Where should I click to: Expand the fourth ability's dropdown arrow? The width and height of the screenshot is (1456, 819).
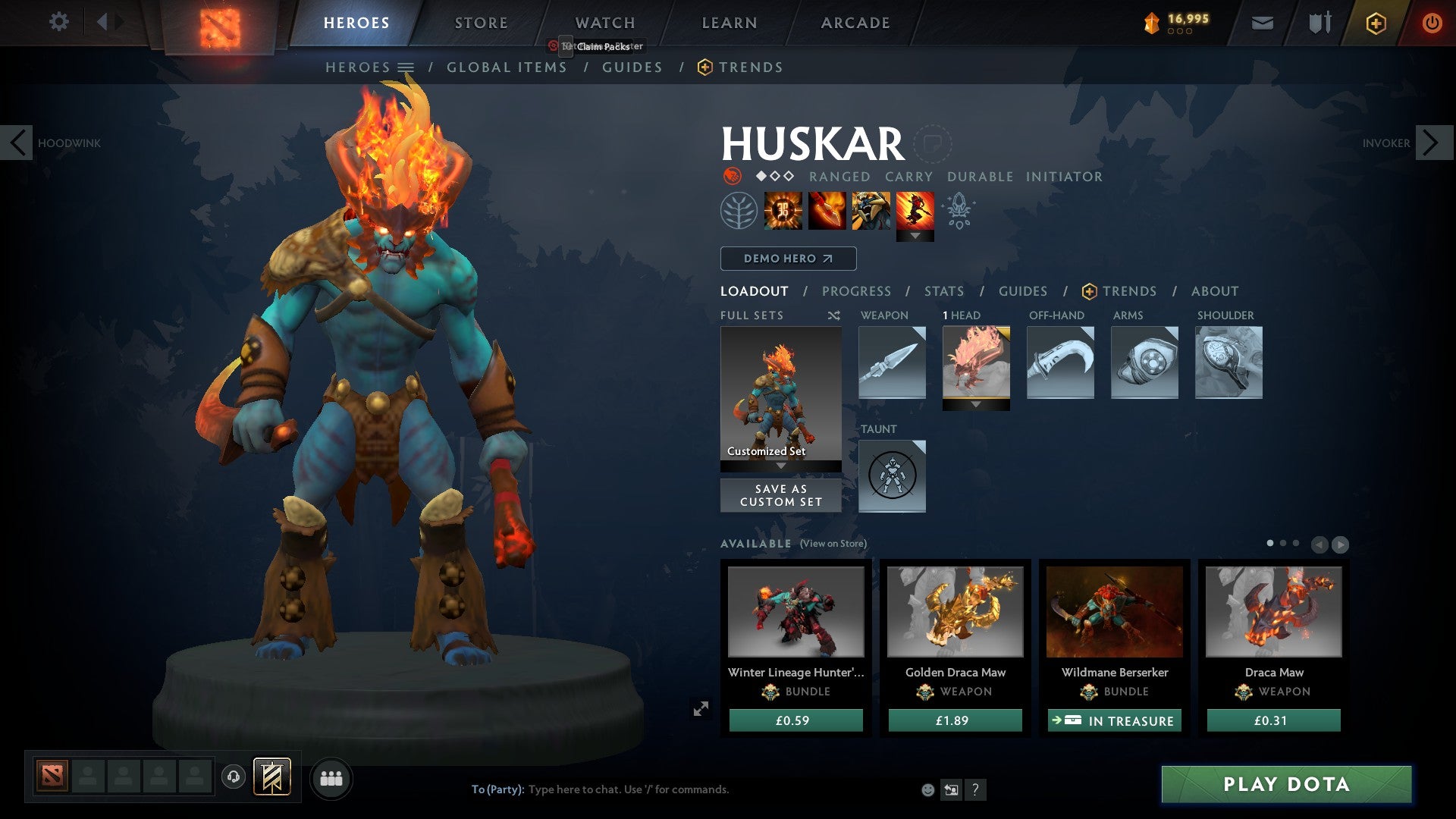pos(917,236)
